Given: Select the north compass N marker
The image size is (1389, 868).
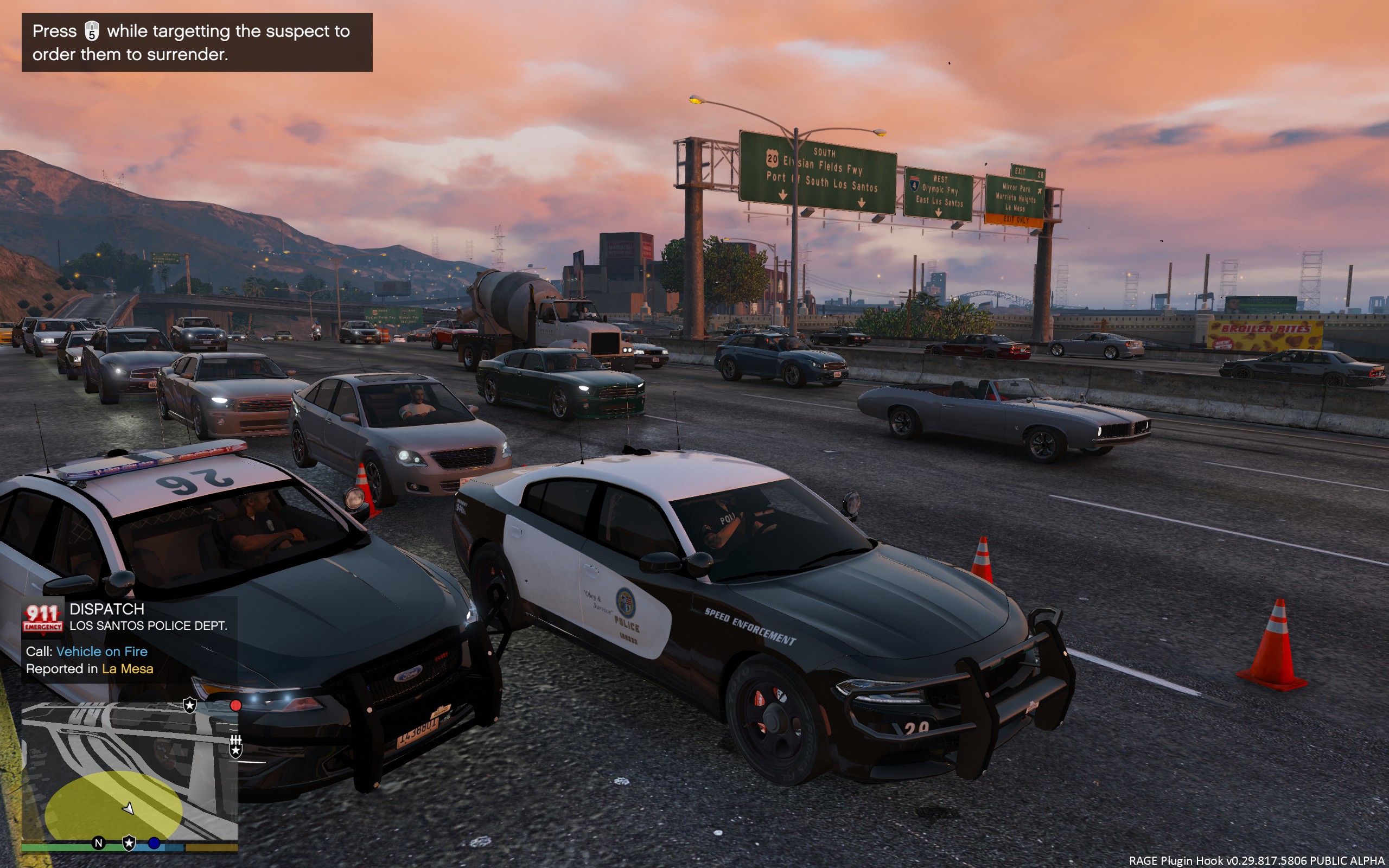Looking at the screenshot, I should coord(99,843).
